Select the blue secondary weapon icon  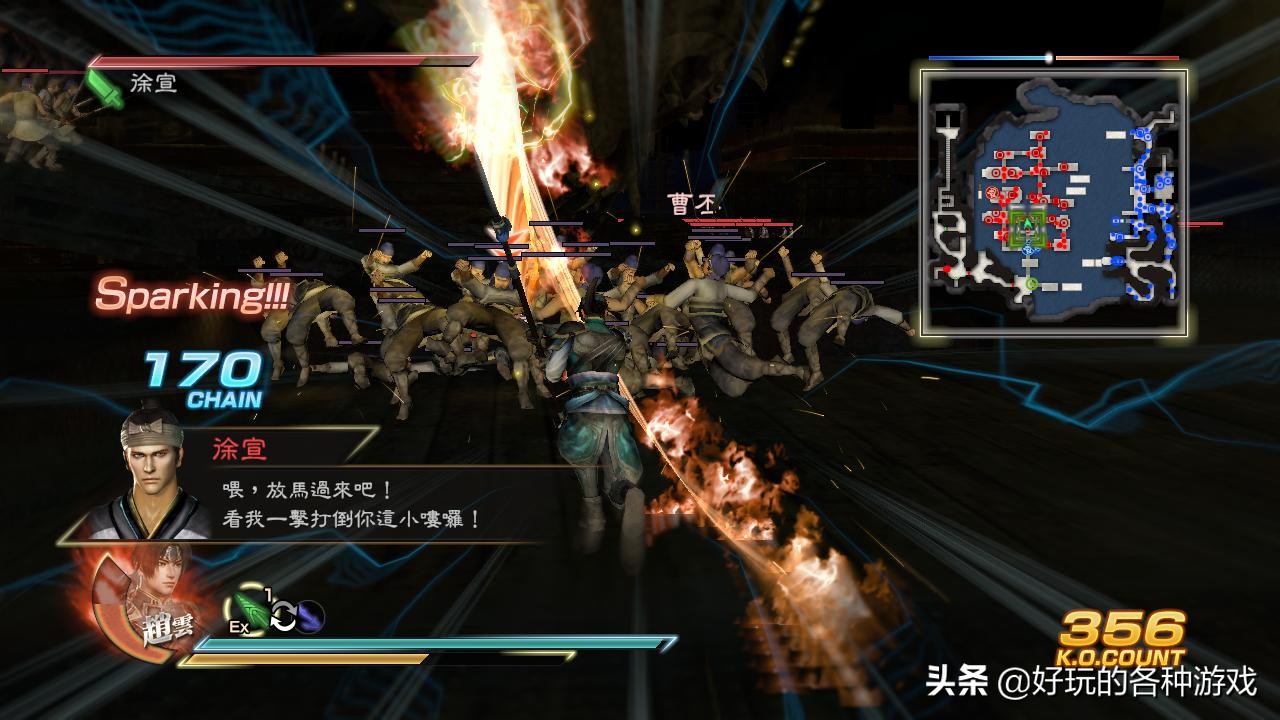click(x=308, y=616)
